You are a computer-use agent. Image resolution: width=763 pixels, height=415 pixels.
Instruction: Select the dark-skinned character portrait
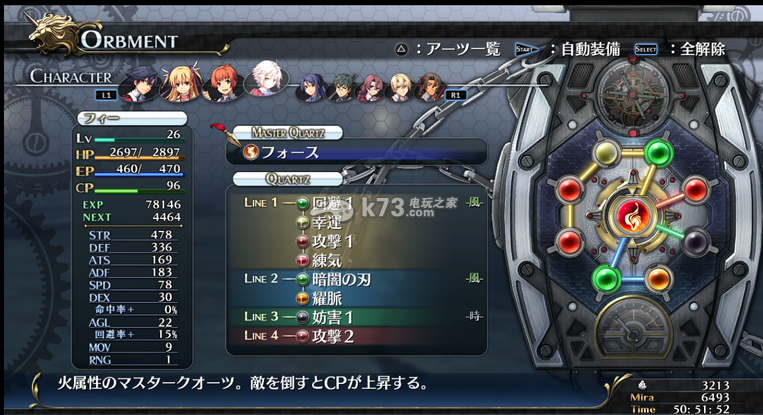(429, 89)
